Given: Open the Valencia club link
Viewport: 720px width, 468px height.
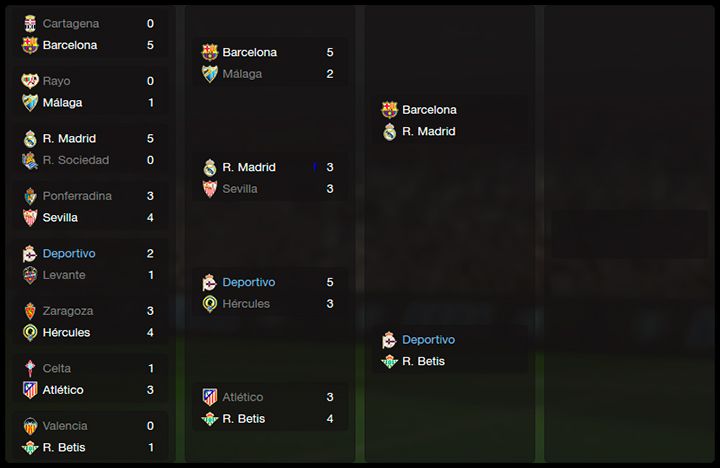Looking at the screenshot, I should pos(64,426).
